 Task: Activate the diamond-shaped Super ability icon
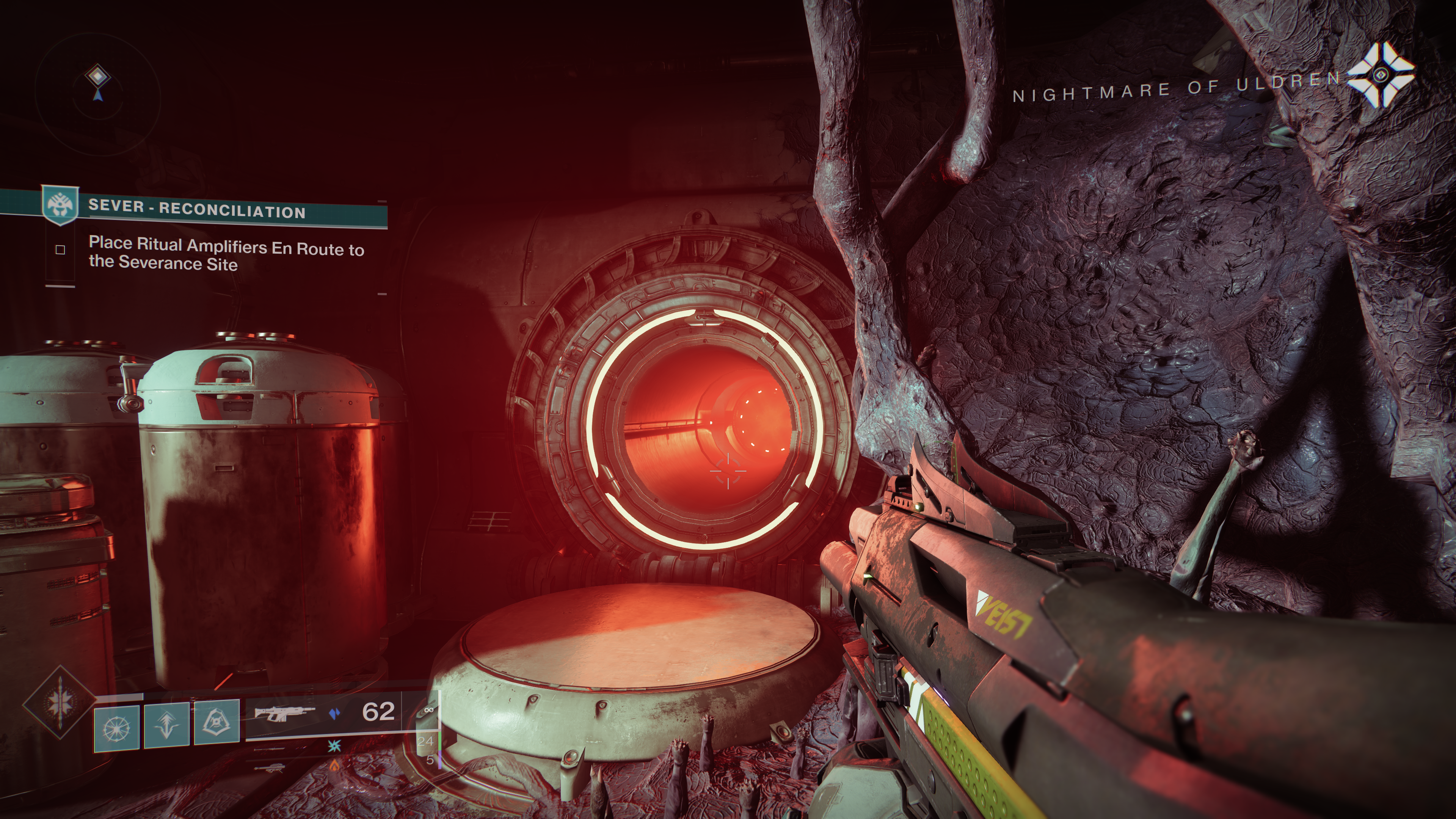tap(60, 703)
